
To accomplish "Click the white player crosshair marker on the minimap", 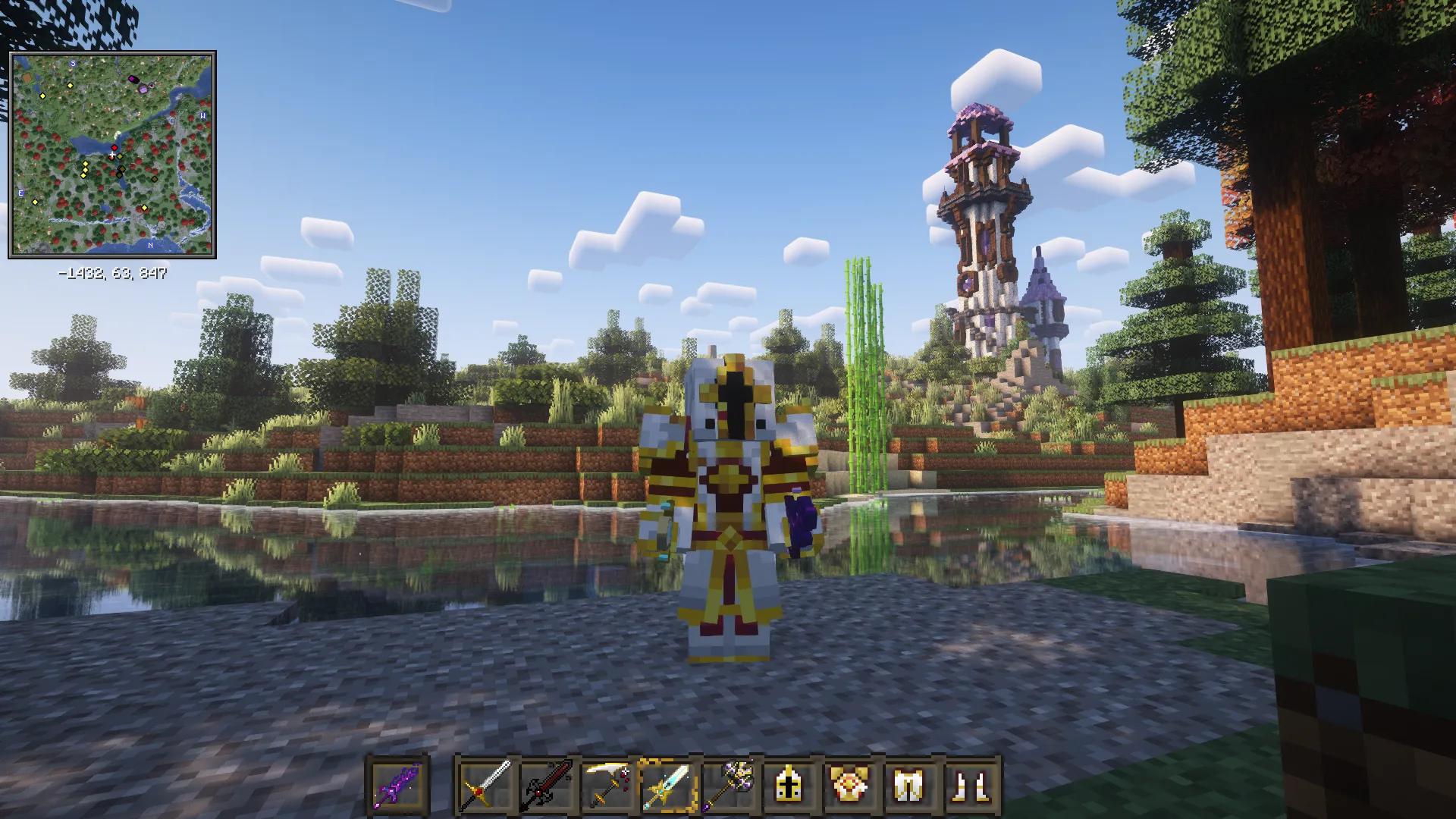I will 112,153.
